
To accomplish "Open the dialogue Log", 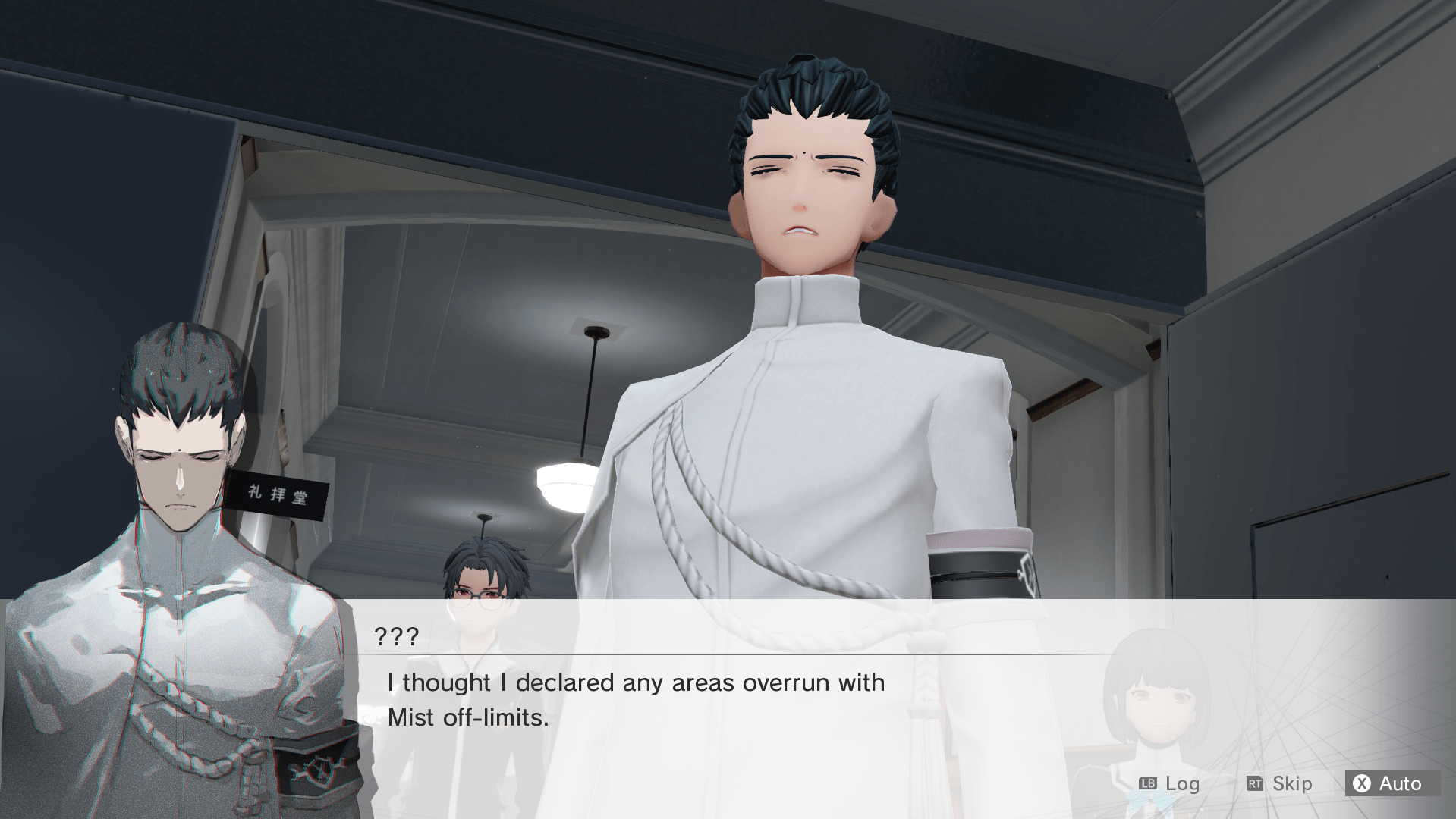I will pos(1169,783).
